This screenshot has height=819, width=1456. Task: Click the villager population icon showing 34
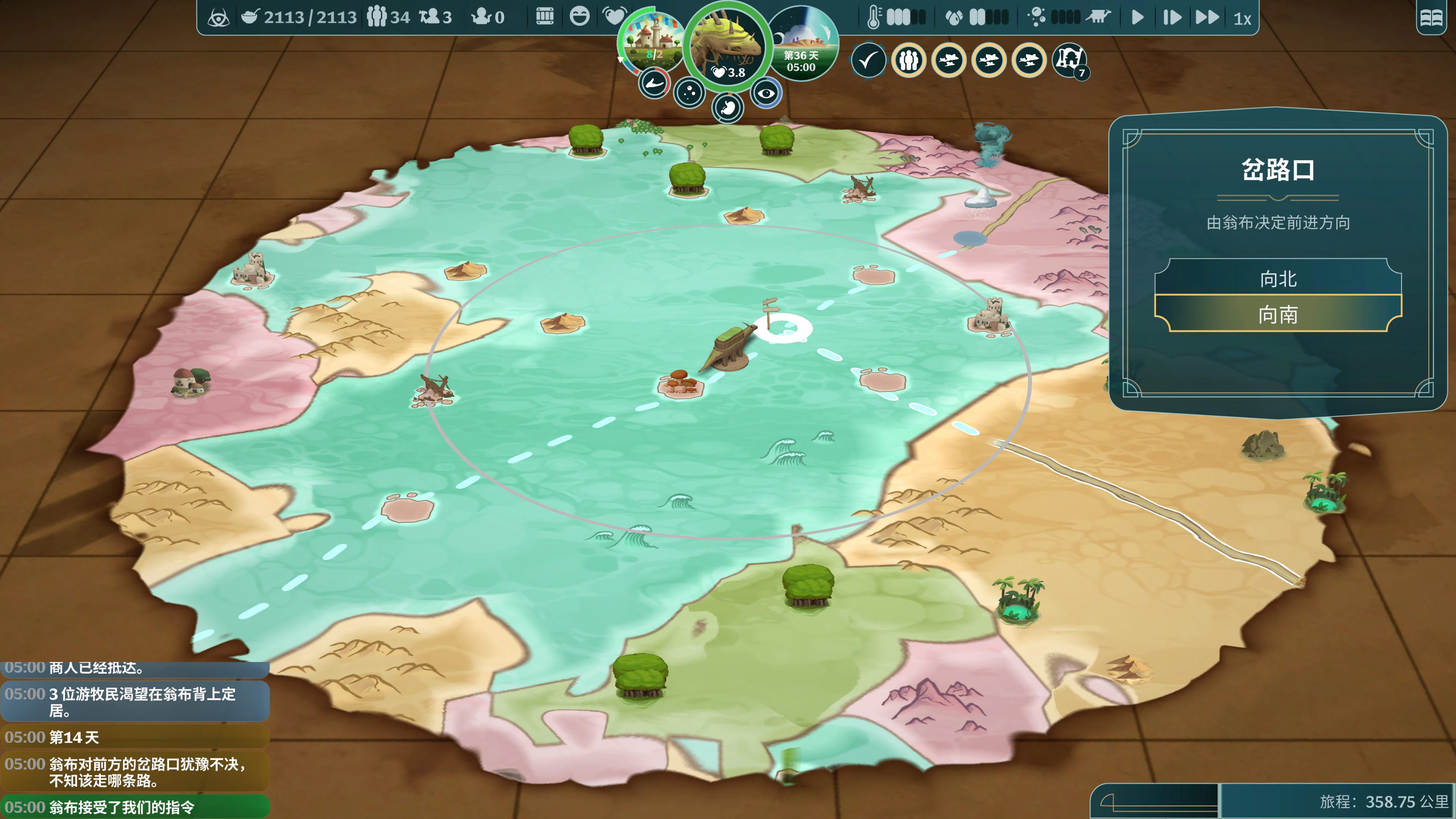point(377,16)
